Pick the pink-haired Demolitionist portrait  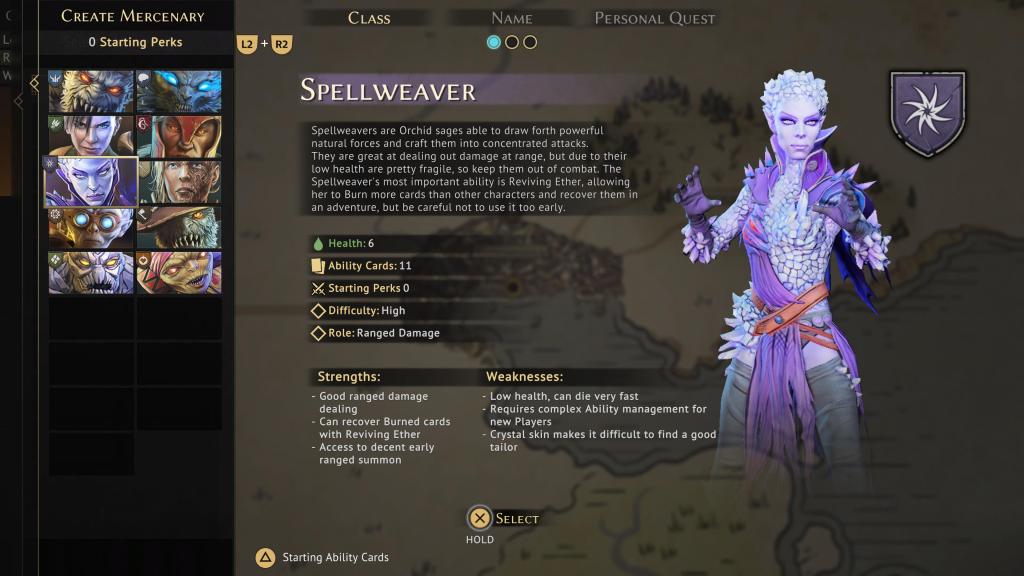(179, 272)
